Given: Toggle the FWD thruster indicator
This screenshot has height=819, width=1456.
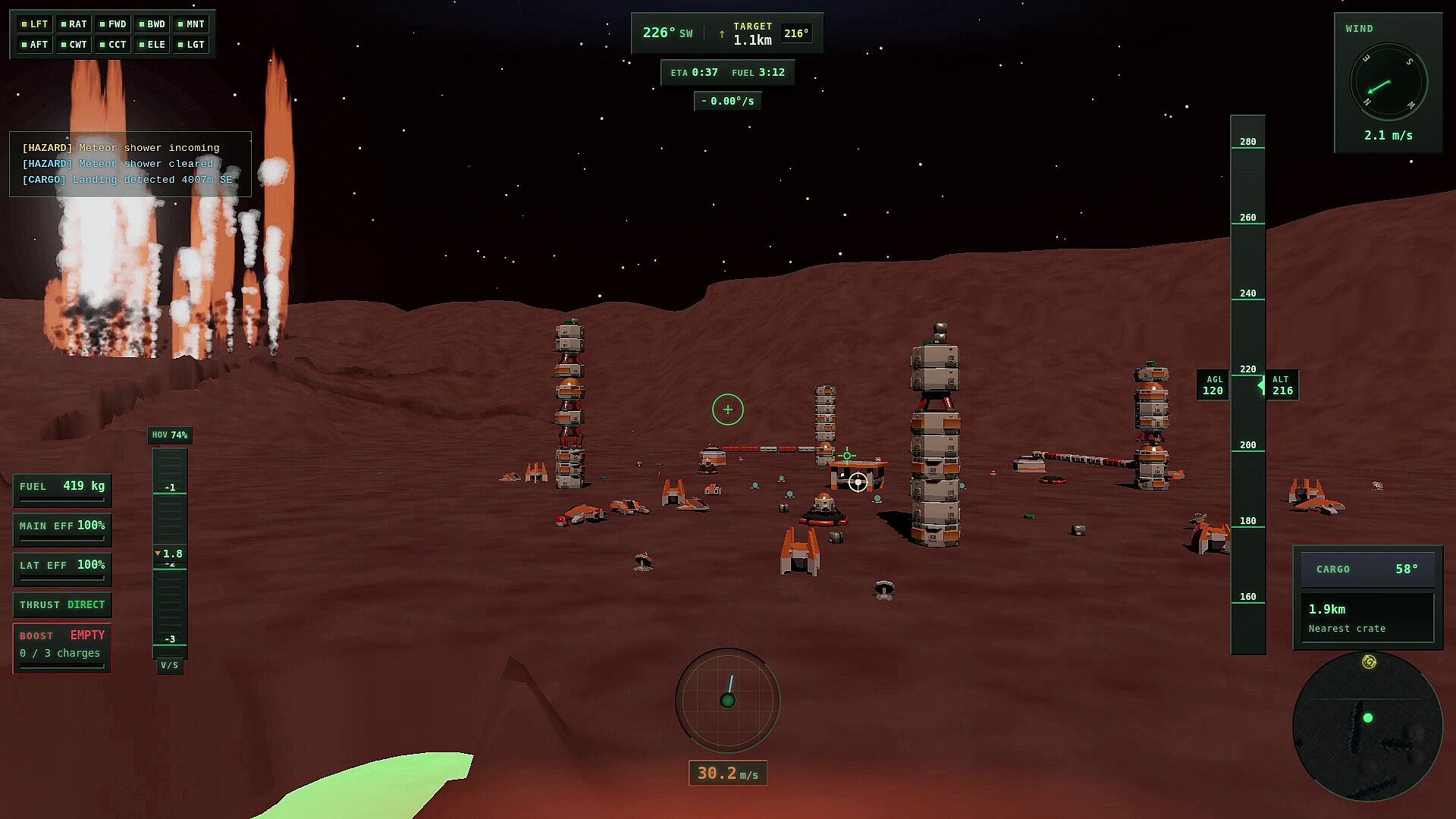Looking at the screenshot, I should [x=113, y=24].
